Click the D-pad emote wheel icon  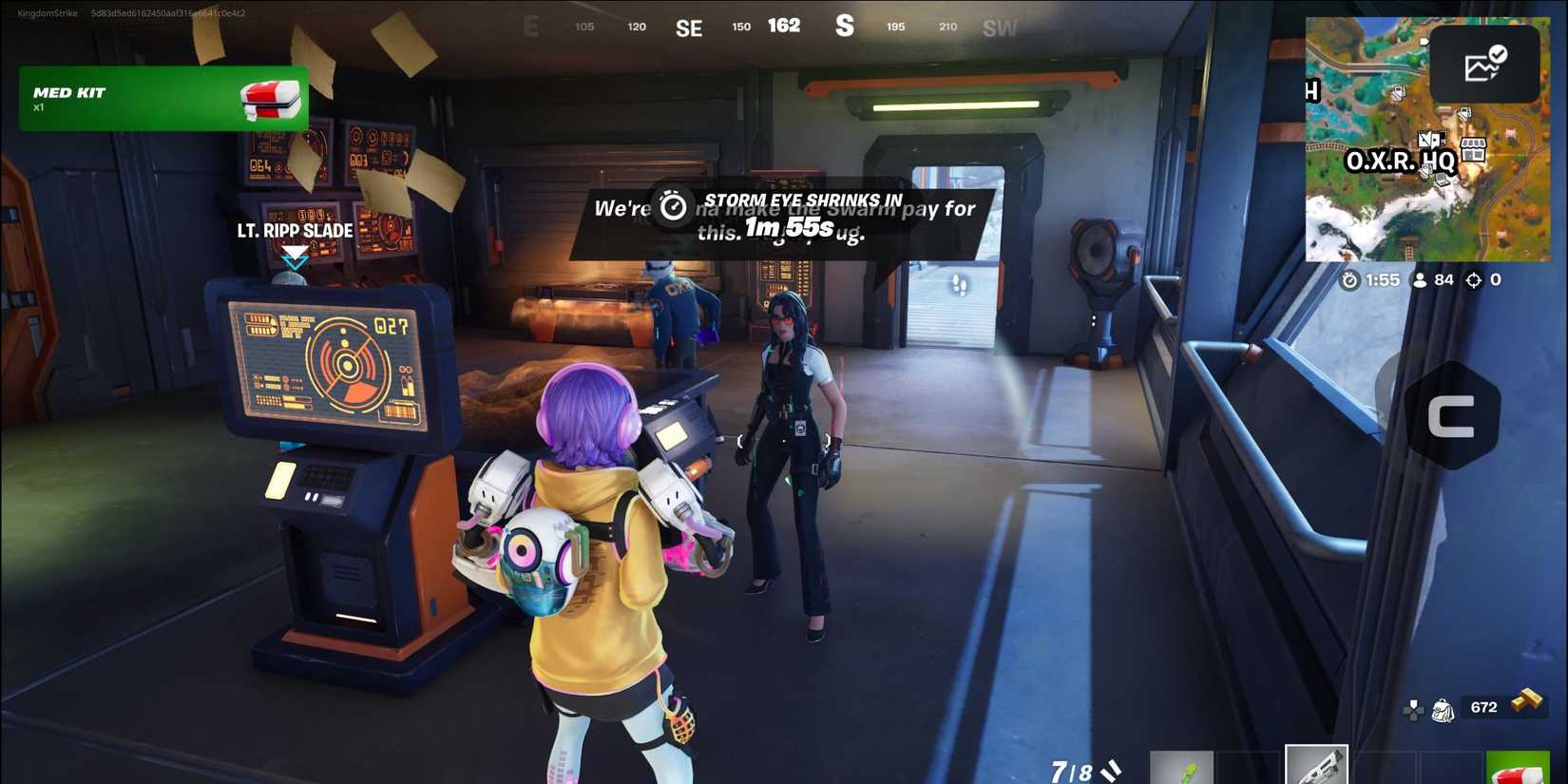[x=1413, y=710]
